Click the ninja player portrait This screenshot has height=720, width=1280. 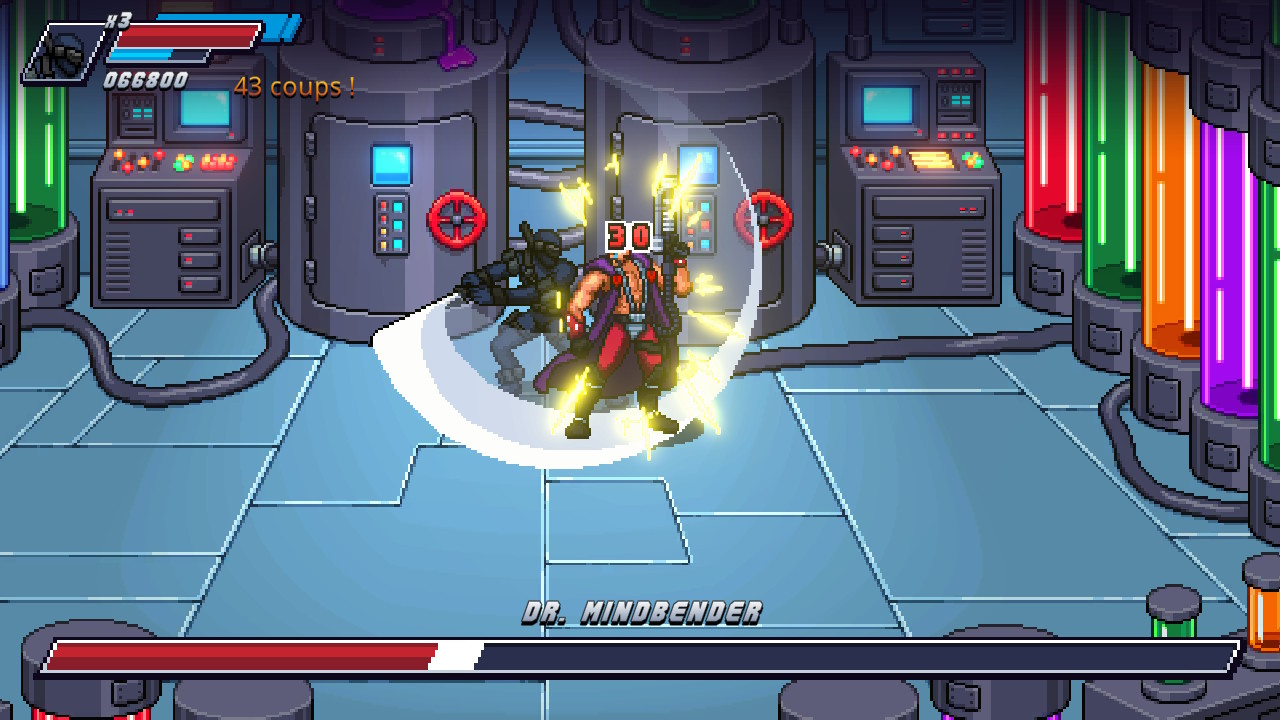coord(64,51)
